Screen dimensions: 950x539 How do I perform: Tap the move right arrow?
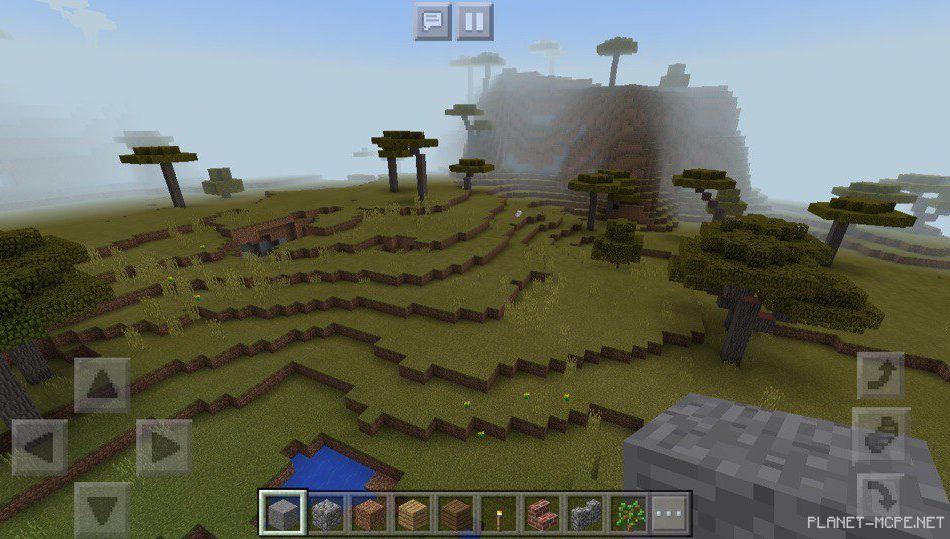(x=164, y=447)
